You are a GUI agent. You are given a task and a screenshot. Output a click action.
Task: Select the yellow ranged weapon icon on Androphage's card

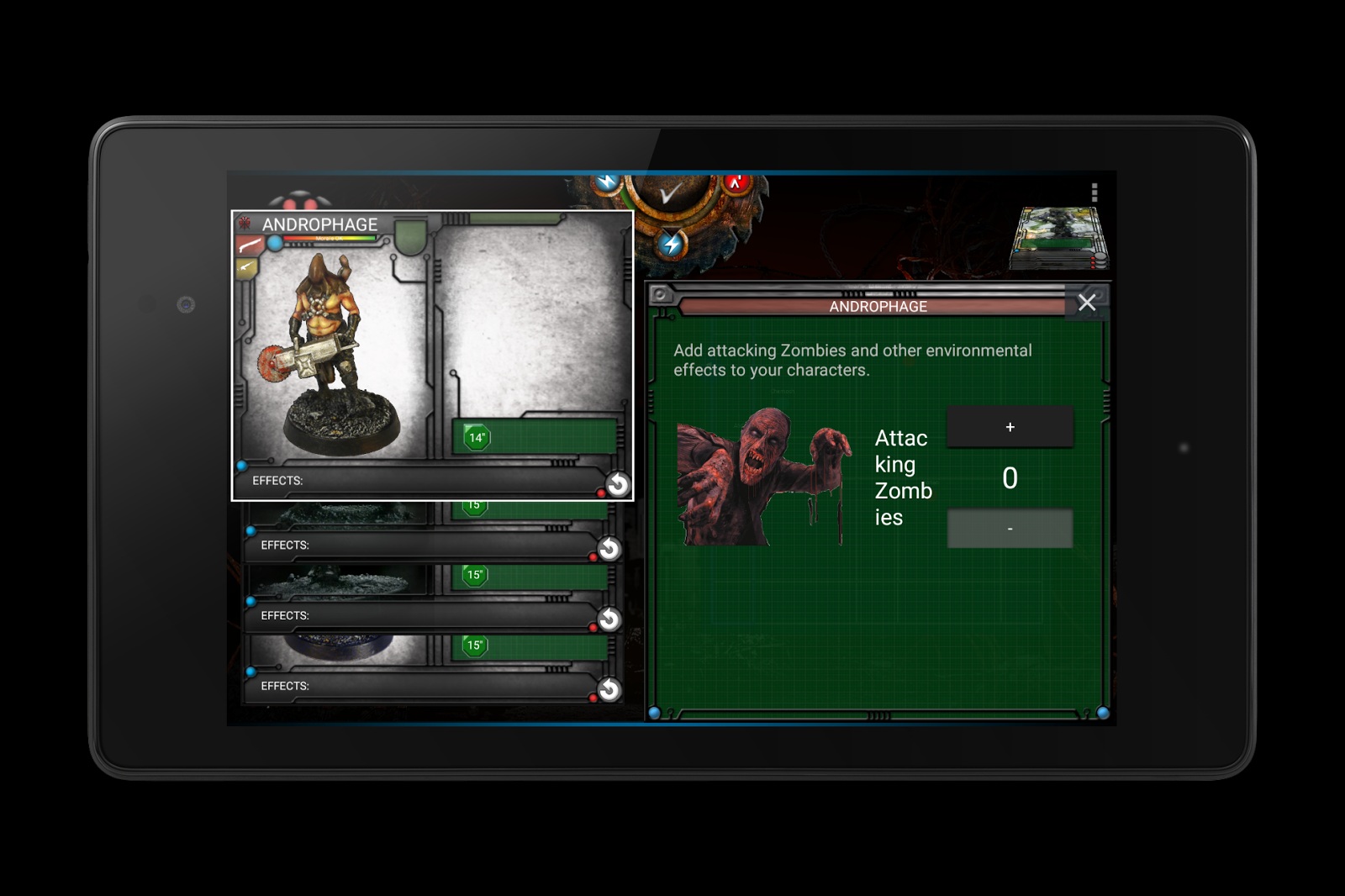(246, 268)
